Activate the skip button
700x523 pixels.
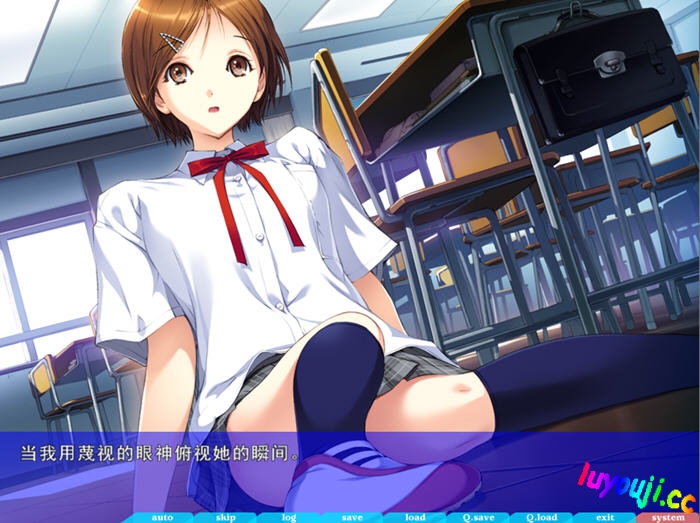coord(224,517)
